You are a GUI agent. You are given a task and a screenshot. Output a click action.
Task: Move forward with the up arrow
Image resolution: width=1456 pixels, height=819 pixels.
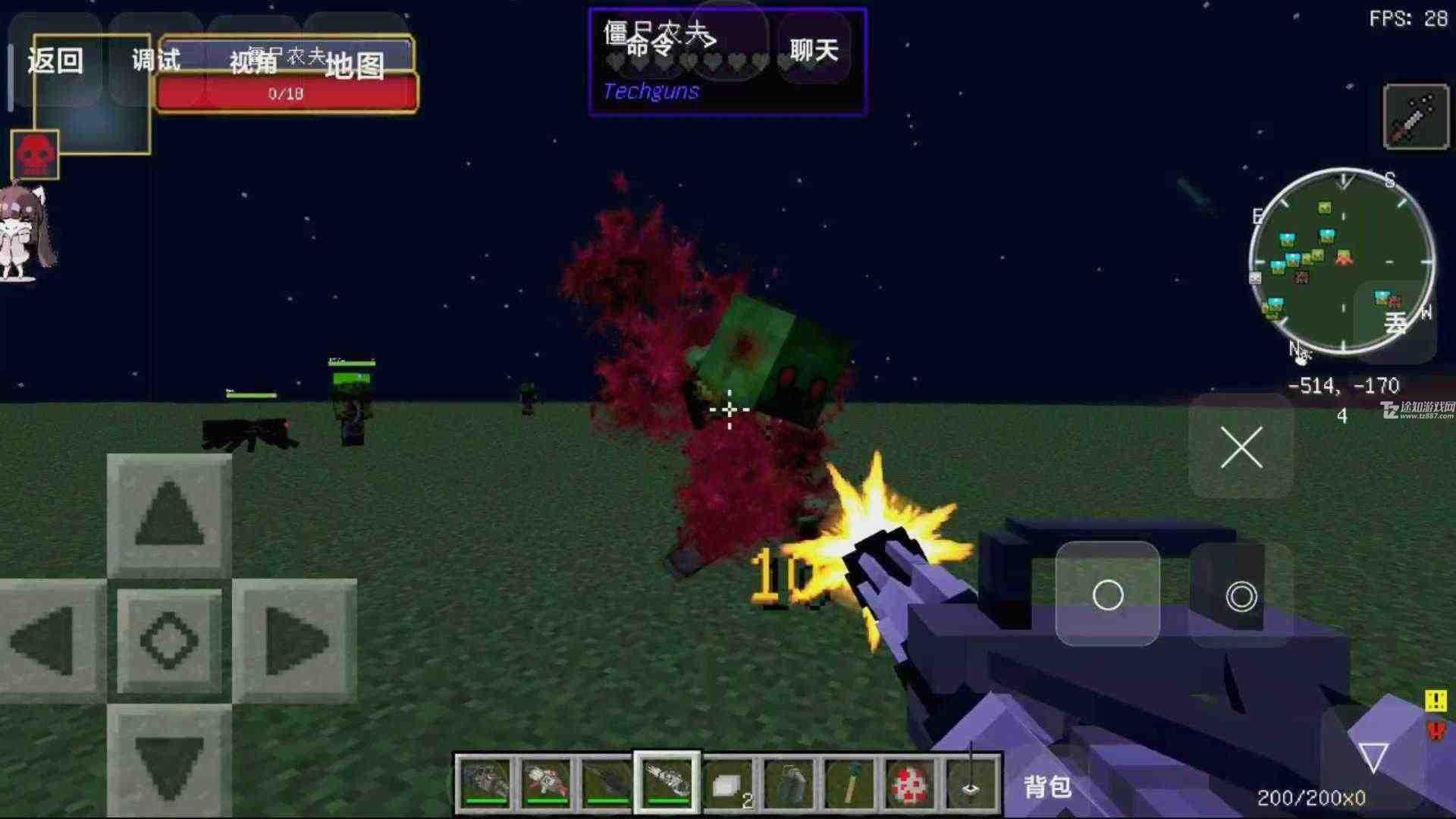pos(169,514)
